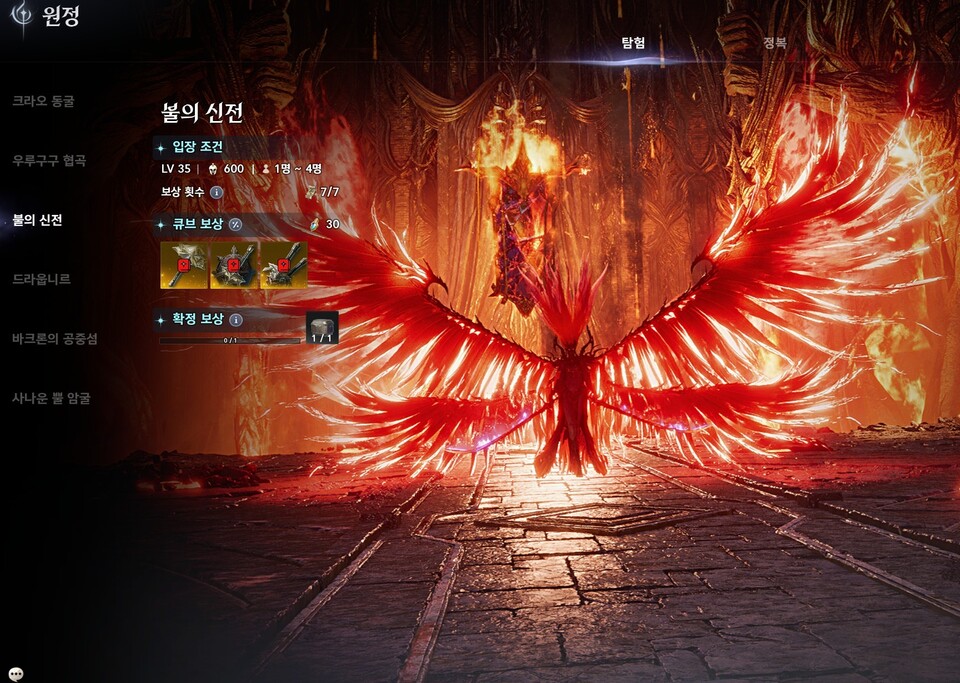Switch to the 정복 tab
Screen dimensions: 960x683
tap(775, 43)
